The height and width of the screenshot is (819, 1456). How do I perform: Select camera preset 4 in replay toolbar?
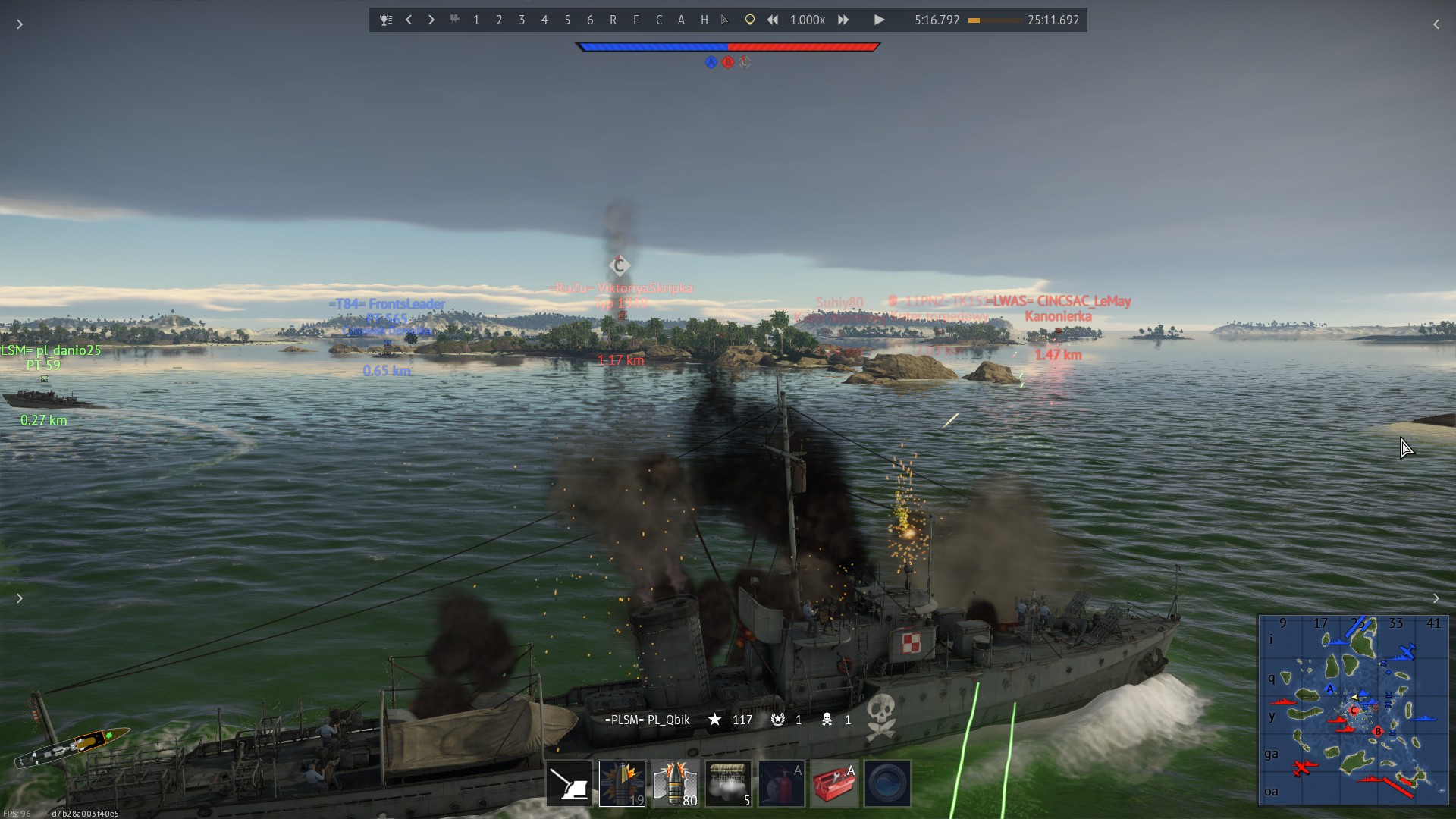[x=544, y=20]
